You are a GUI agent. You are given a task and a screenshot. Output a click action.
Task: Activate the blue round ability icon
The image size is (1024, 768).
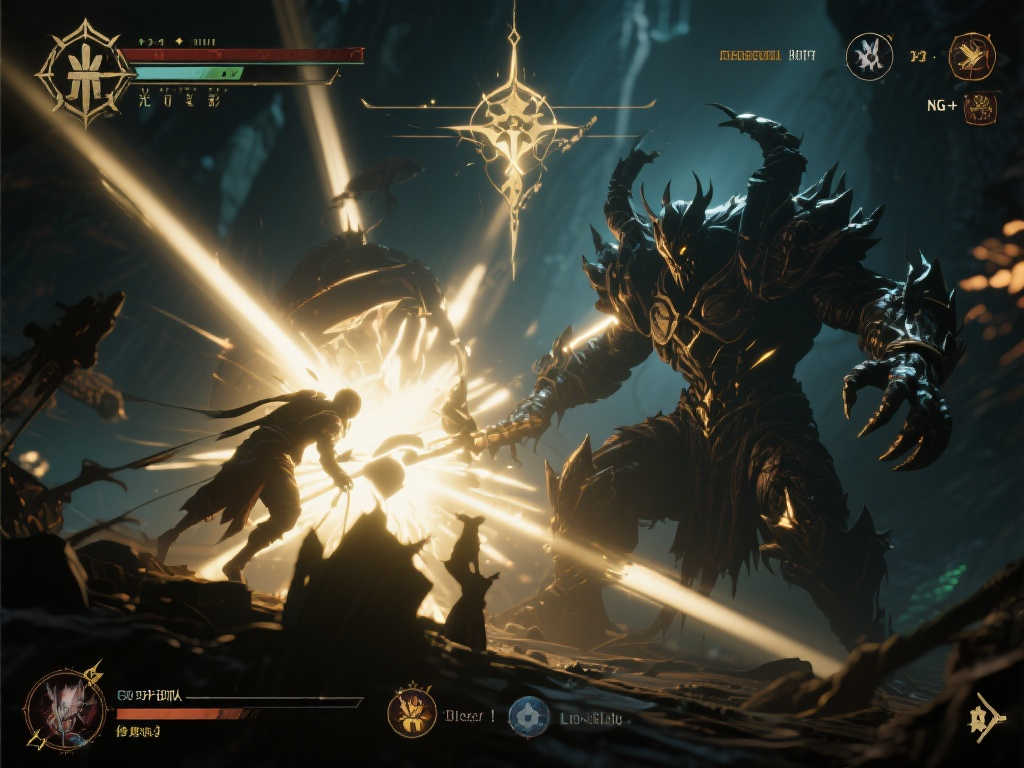(528, 716)
